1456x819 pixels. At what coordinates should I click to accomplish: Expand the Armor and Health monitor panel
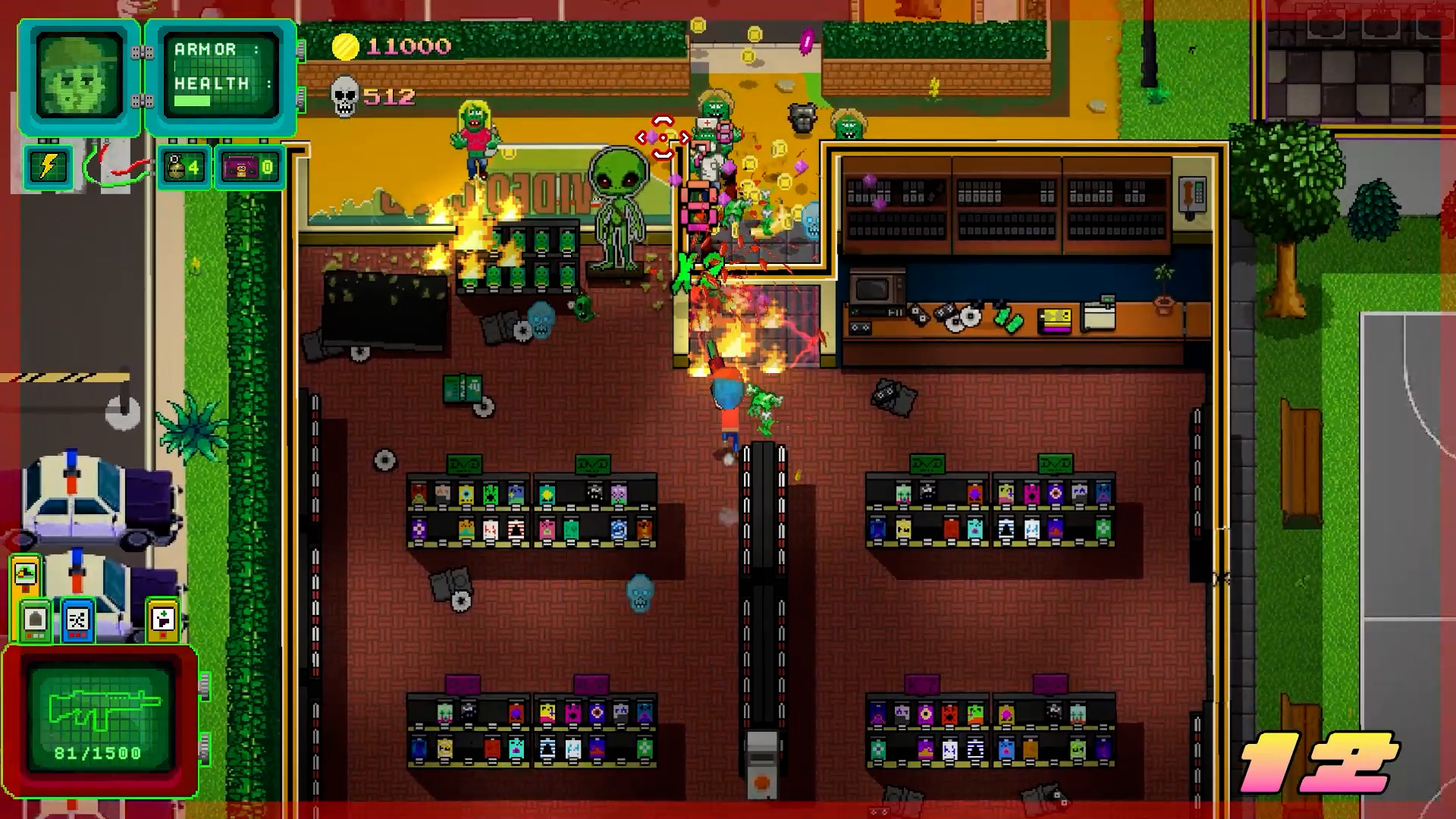click(221, 76)
